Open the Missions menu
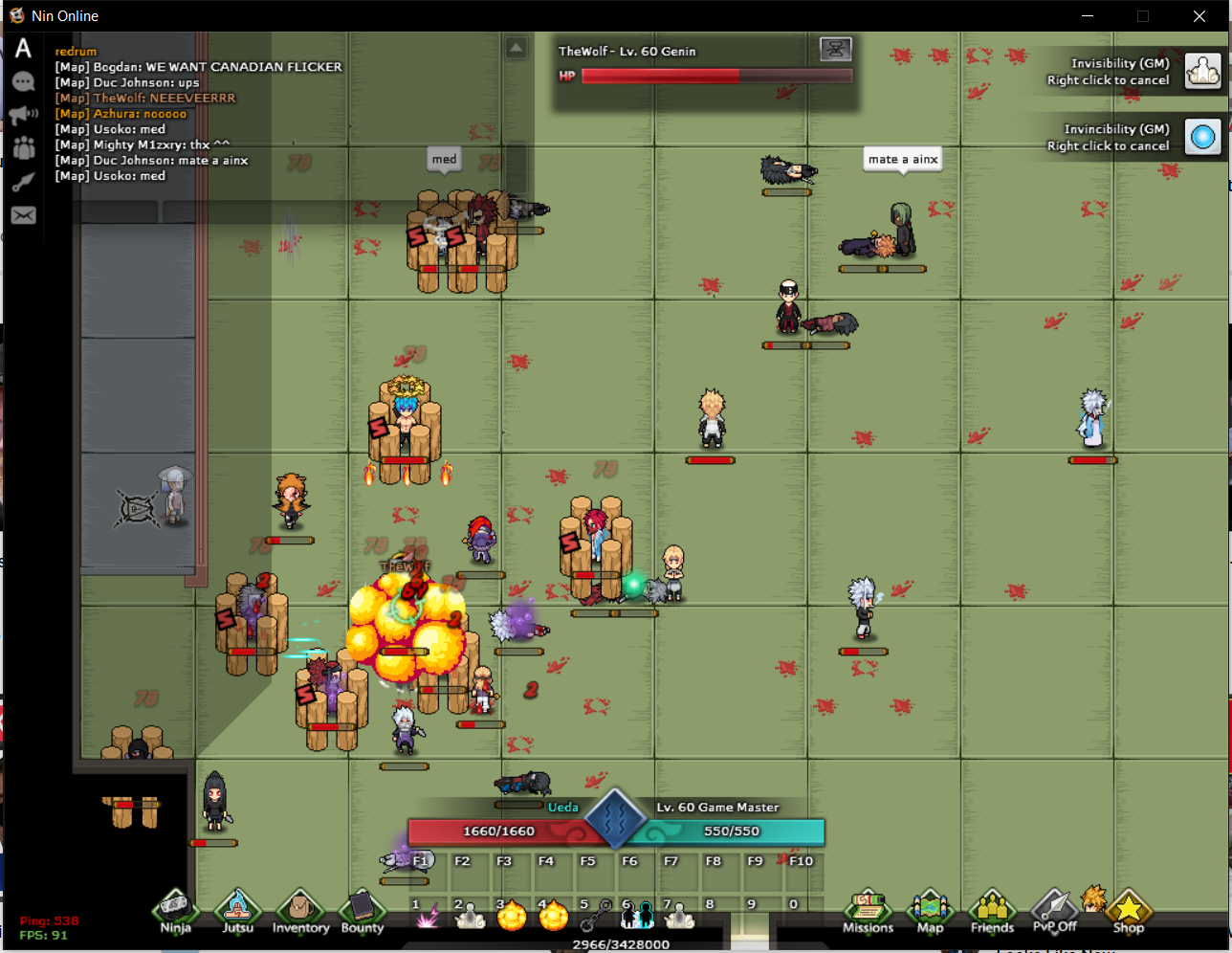Screen dimensions: 1232x953 868,911
